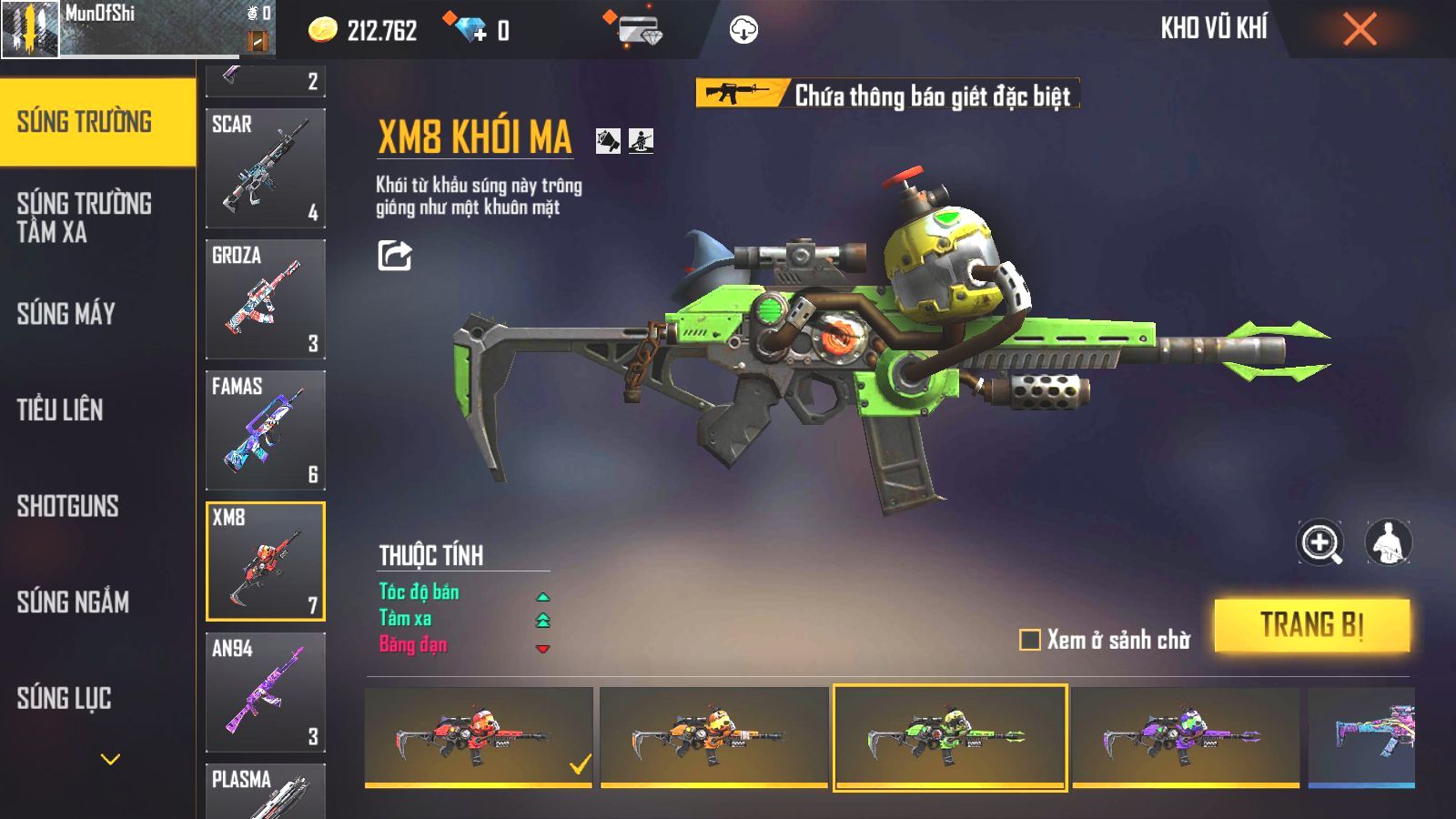Choose the orange XM8 skin thumbnail
The image size is (1456, 819).
[713, 736]
